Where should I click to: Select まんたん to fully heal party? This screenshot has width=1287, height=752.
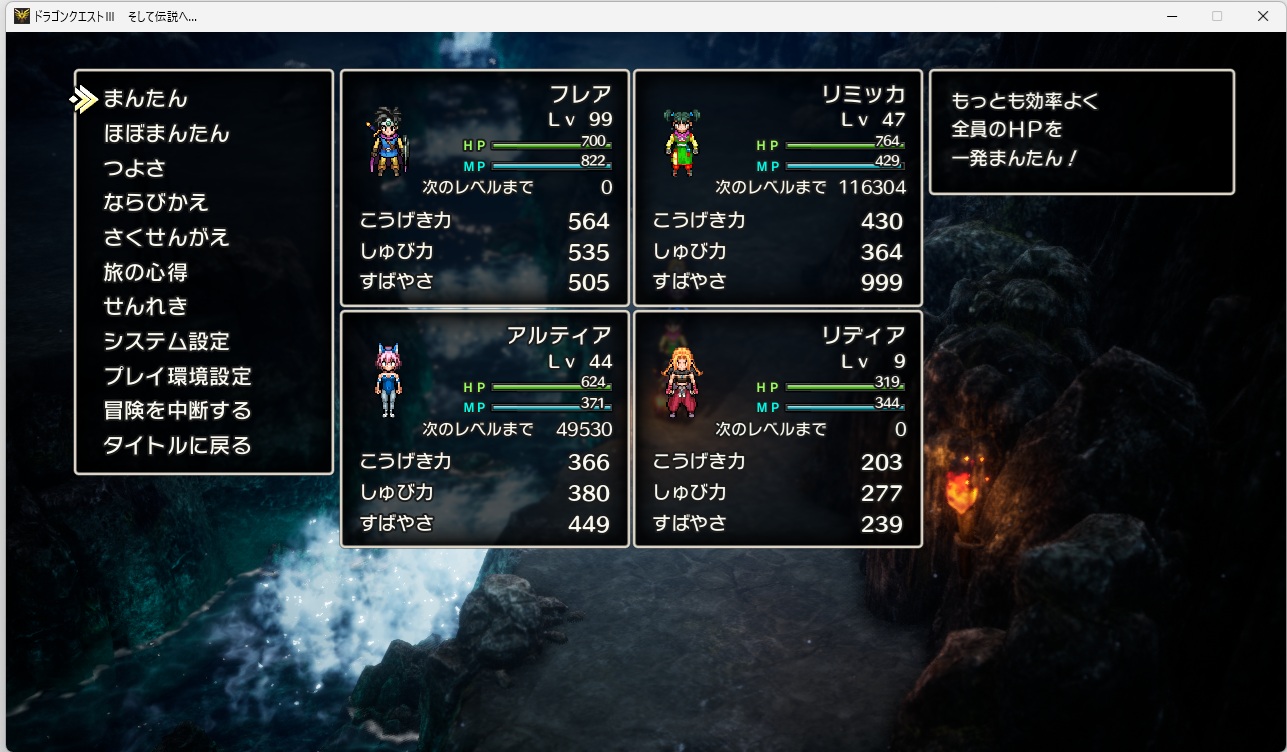[x=146, y=99]
